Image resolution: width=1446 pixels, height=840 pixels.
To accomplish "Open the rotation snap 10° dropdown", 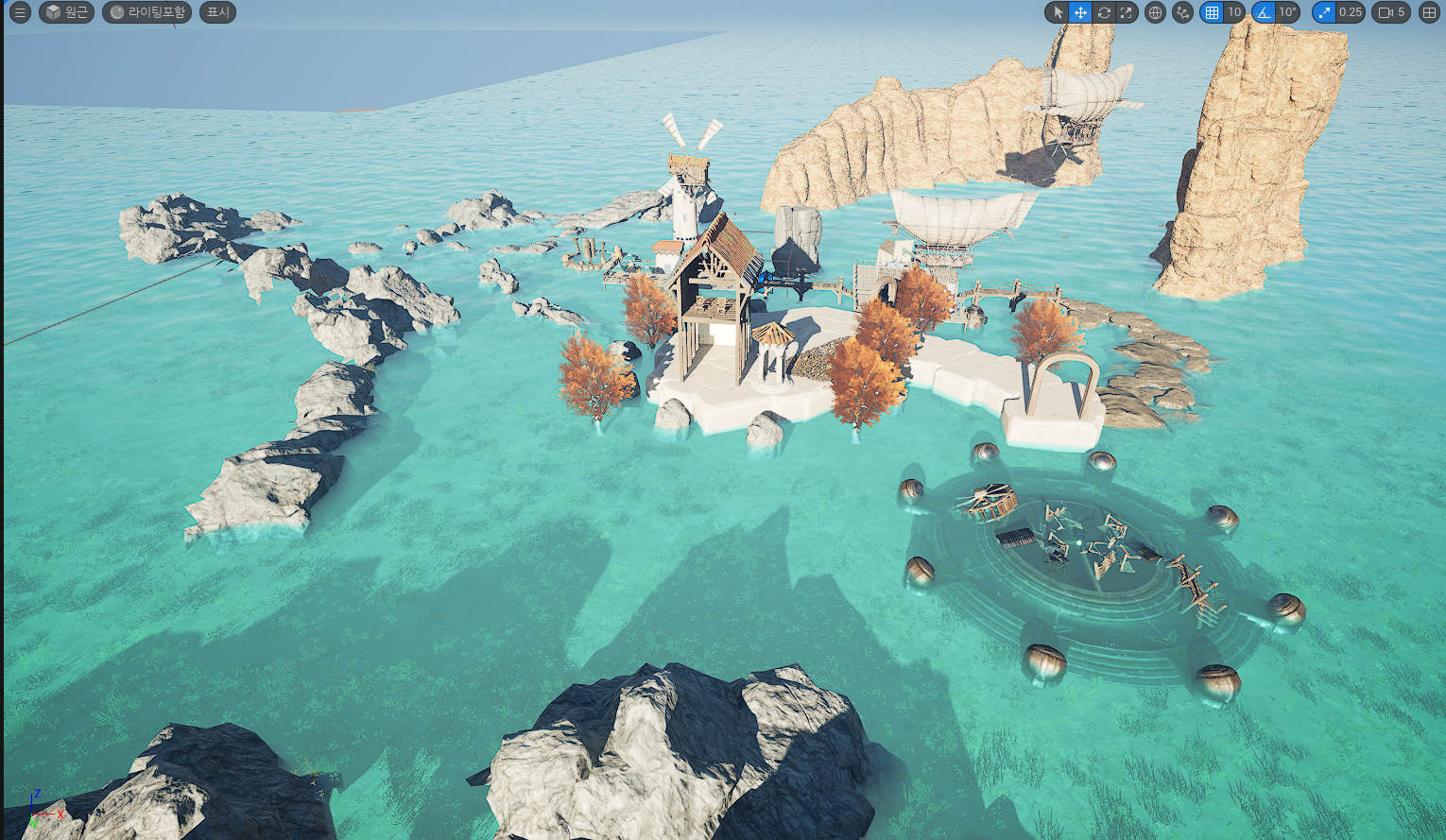I will [x=1287, y=12].
